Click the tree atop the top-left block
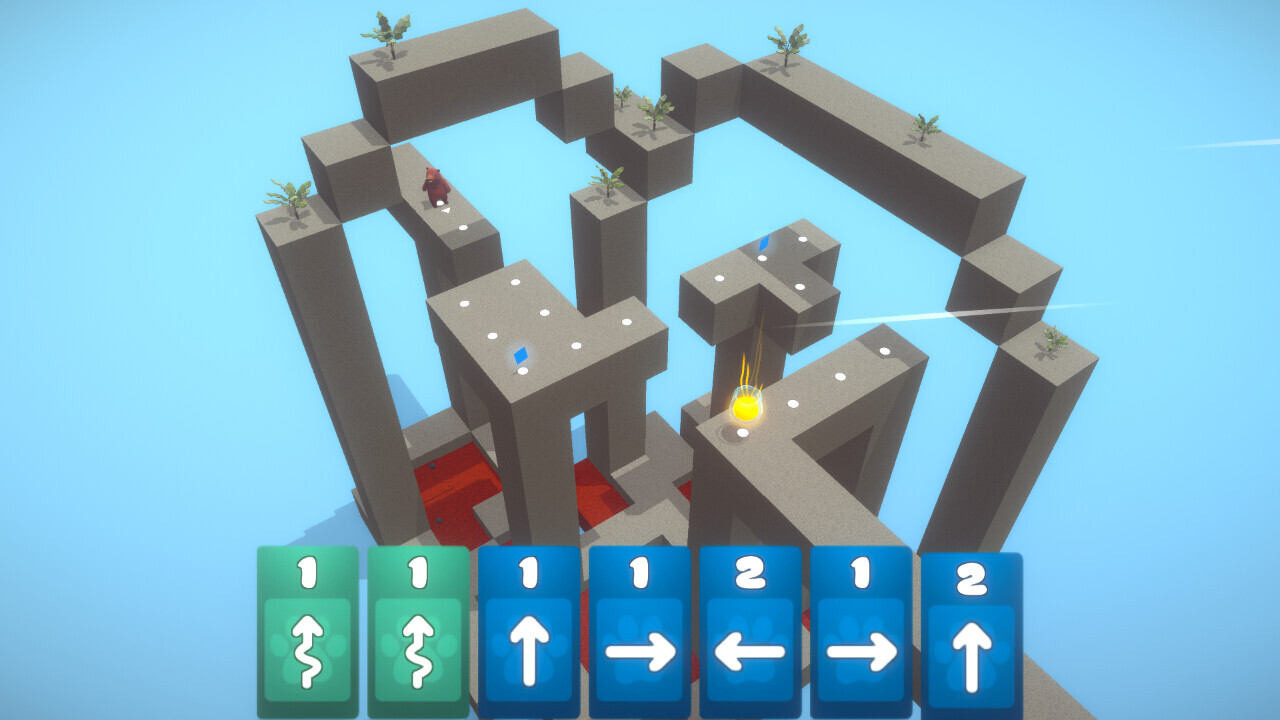The width and height of the screenshot is (1280, 720). tap(388, 30)
